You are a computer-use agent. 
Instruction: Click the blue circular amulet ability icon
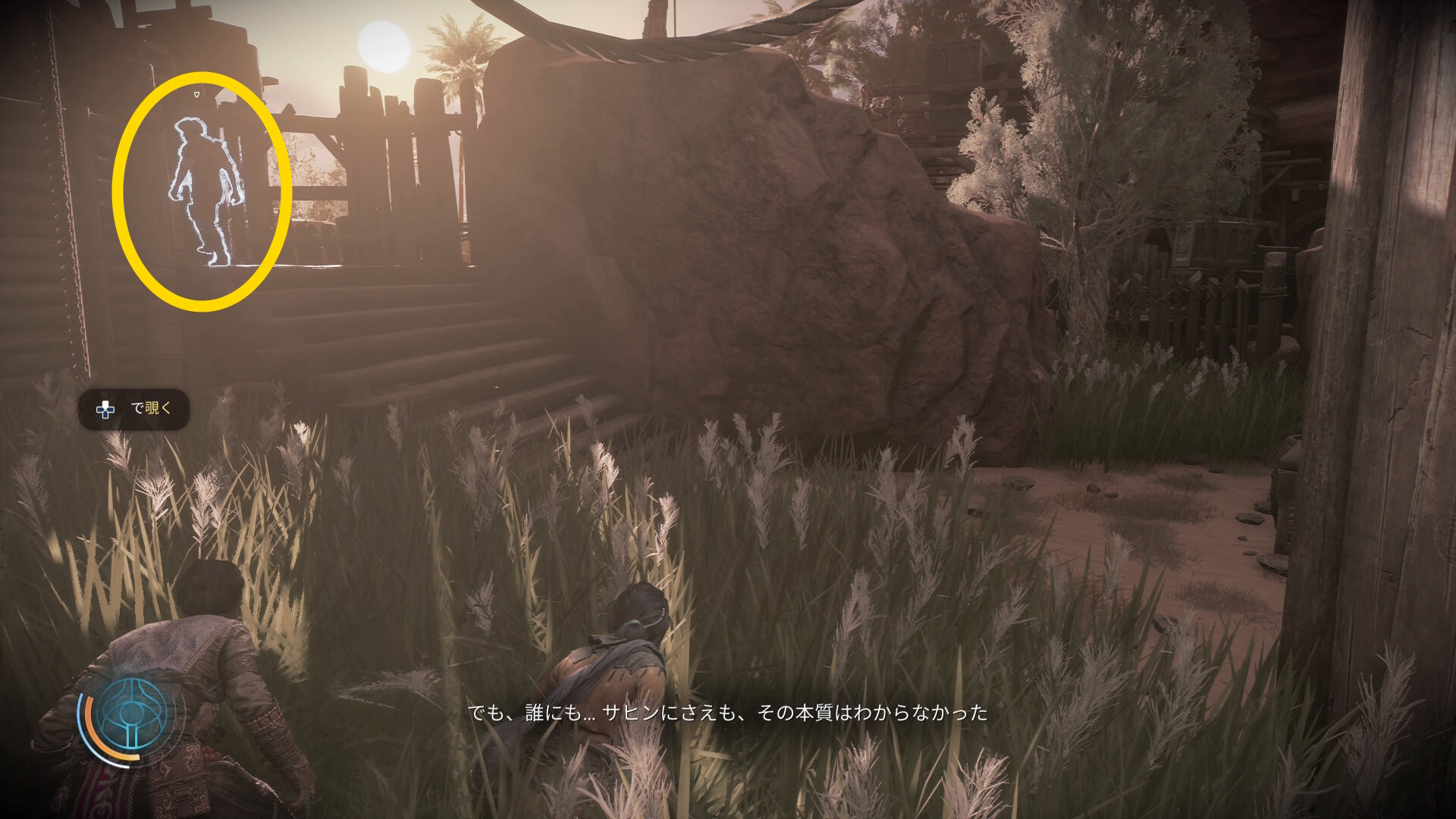(x=133, y=715)
